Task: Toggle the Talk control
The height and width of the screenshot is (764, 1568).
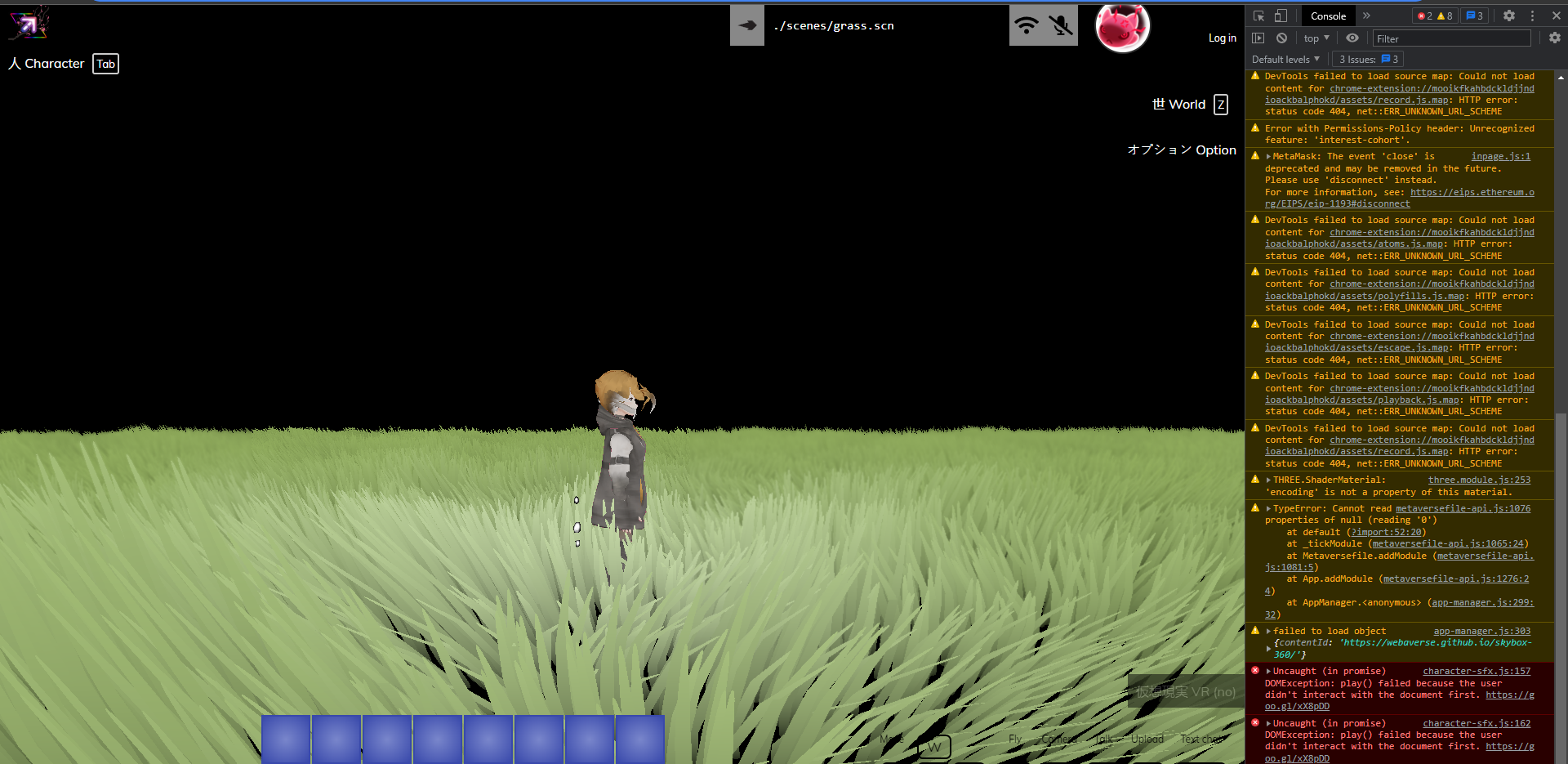Action: (x=1103, y=739)
